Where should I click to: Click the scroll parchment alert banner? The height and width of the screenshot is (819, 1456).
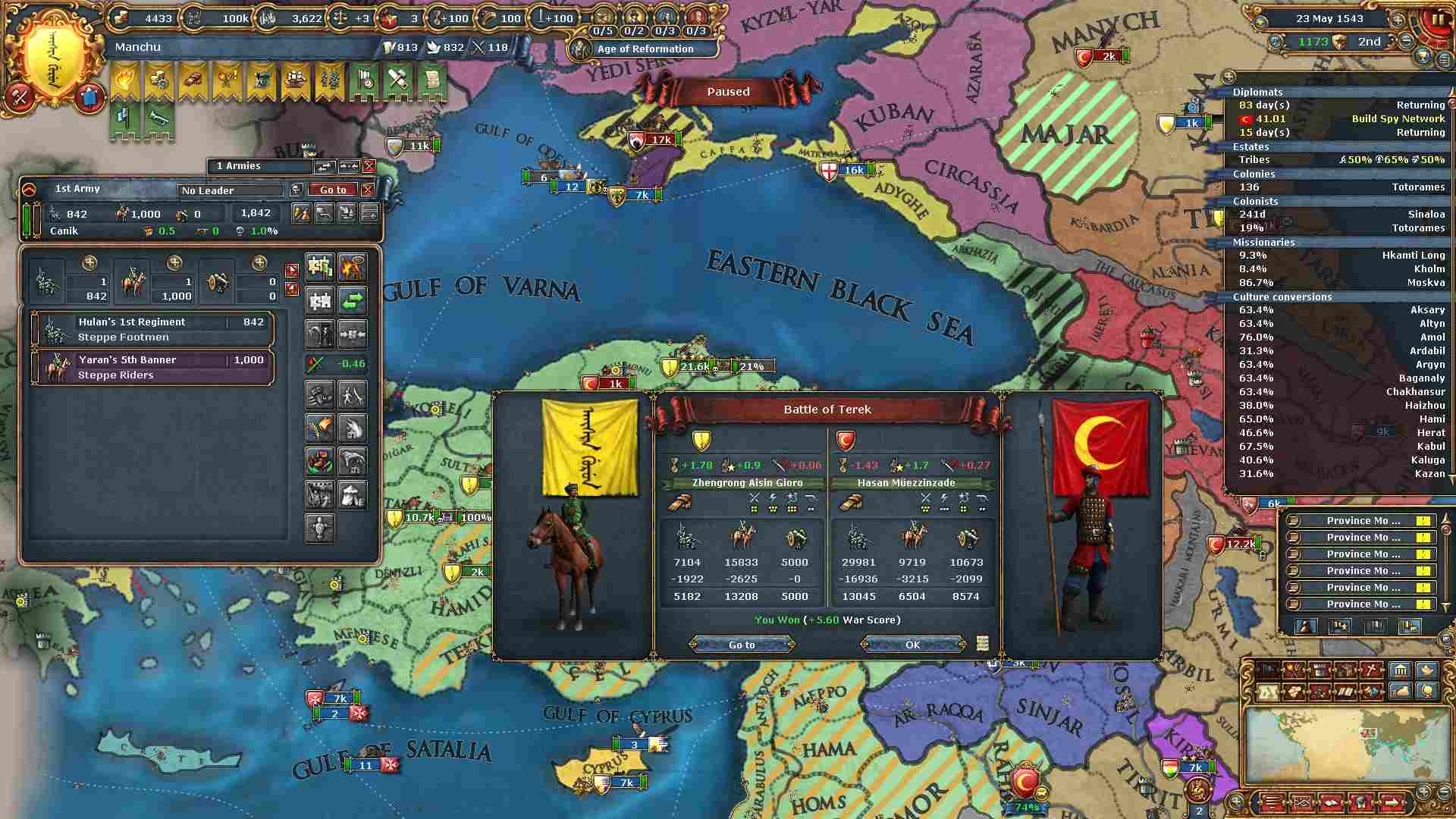pos(431,80)
